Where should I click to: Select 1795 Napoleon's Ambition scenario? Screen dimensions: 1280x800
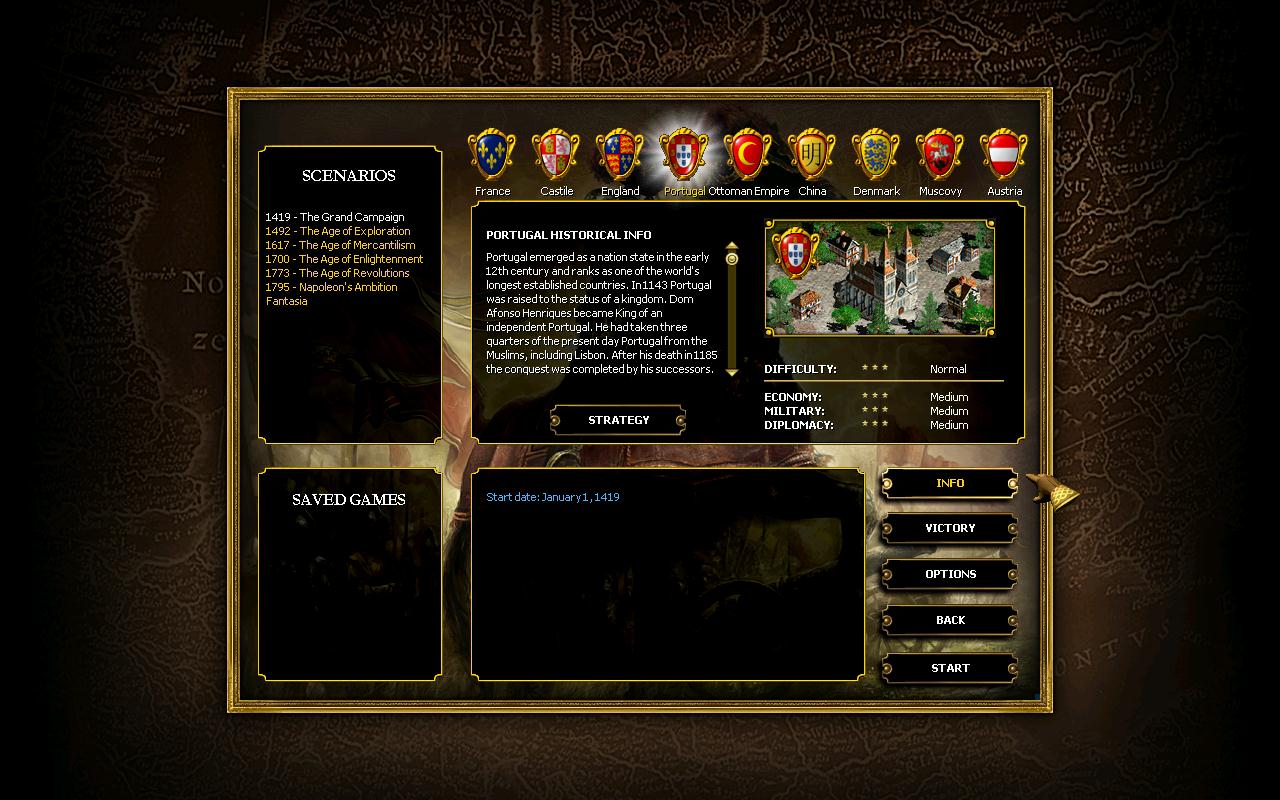331,287
